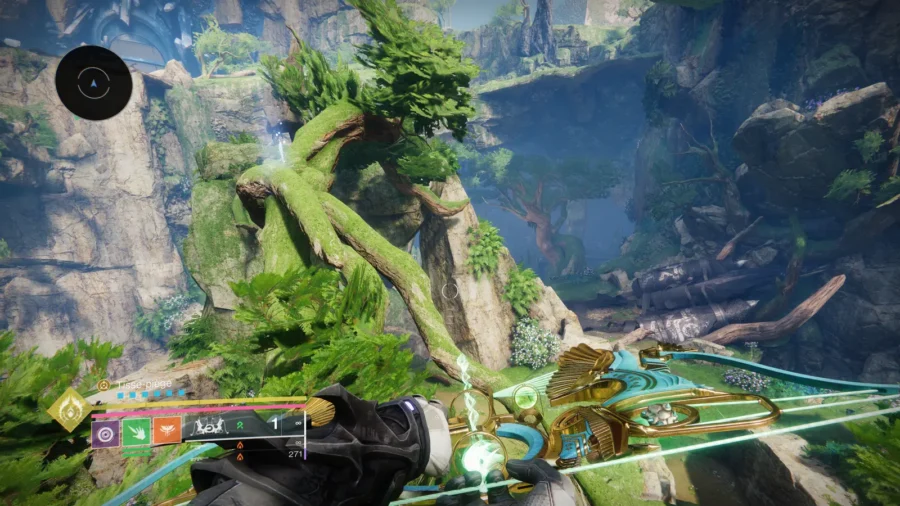Click the circular radar in the corner
The image size is (900, 506).
tap(94, 83)
